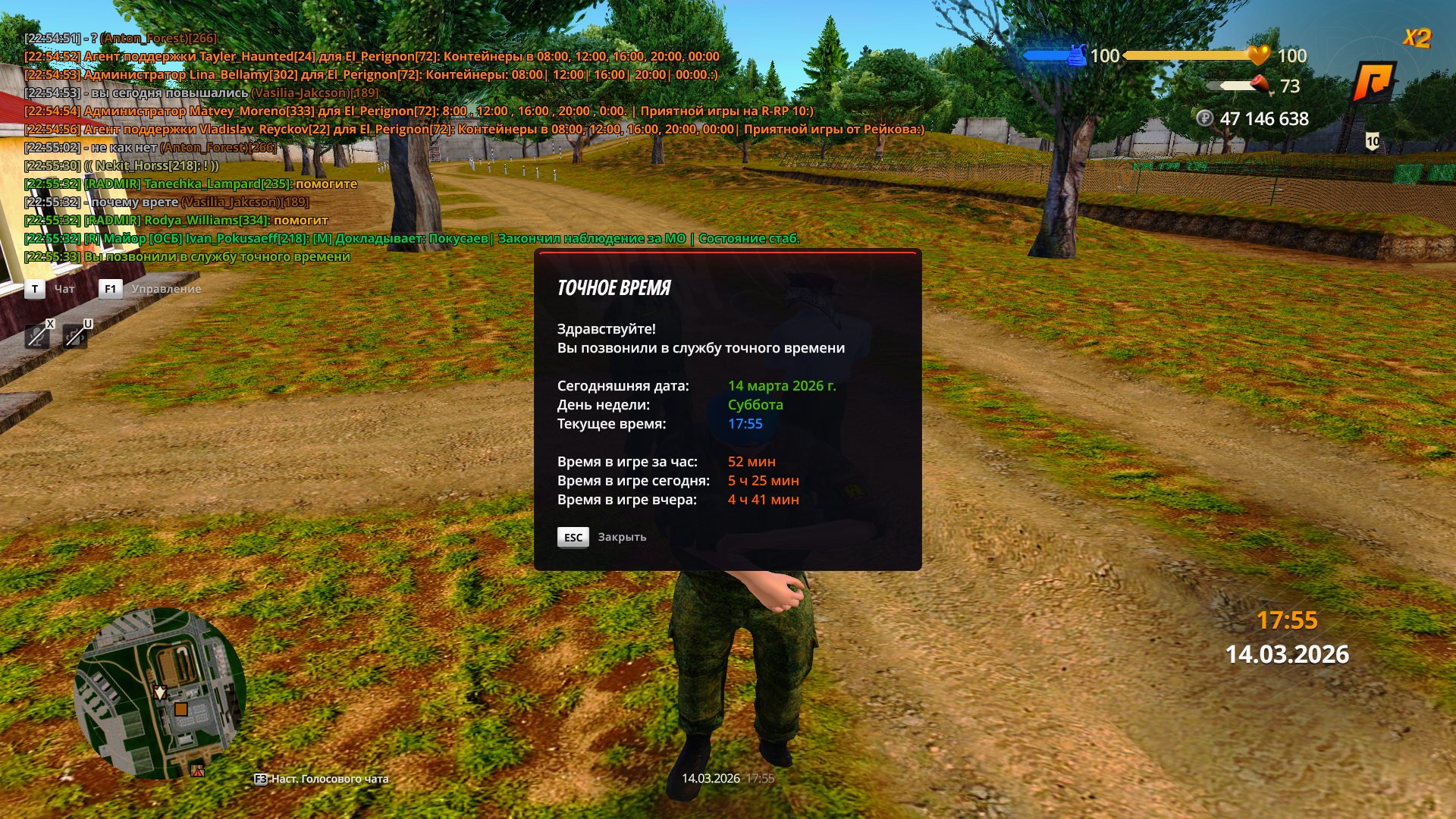Toggle the muted microphone icon
The width and height of the screenshot is (1456, 819).
point(37,336)
